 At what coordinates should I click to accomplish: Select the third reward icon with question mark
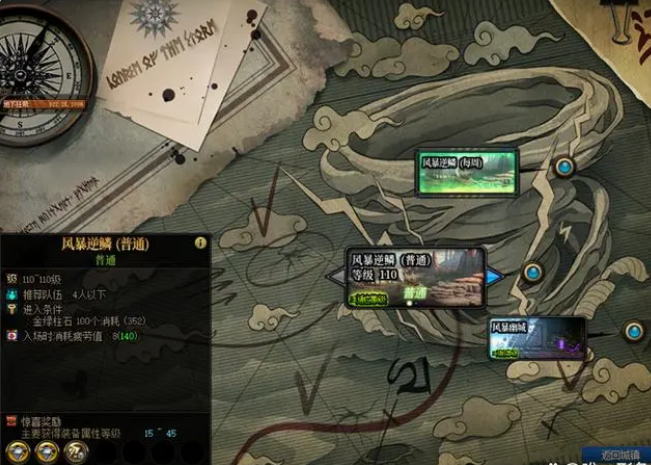76,451
